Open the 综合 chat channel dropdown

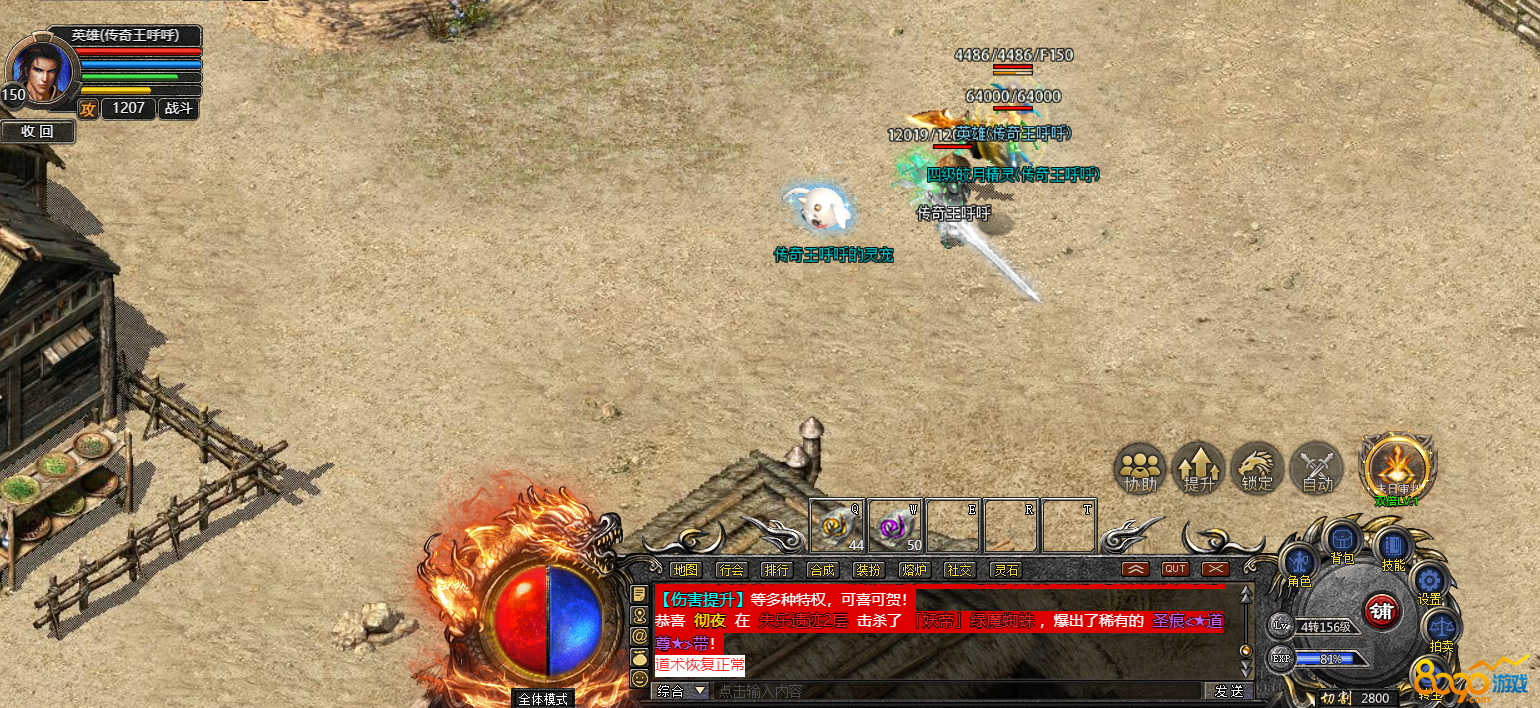[x=681, y=691]
